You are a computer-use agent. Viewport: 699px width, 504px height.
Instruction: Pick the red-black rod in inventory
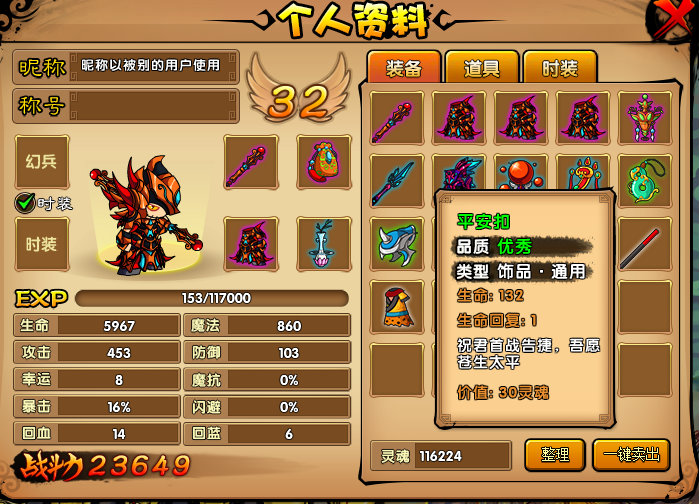644,243
